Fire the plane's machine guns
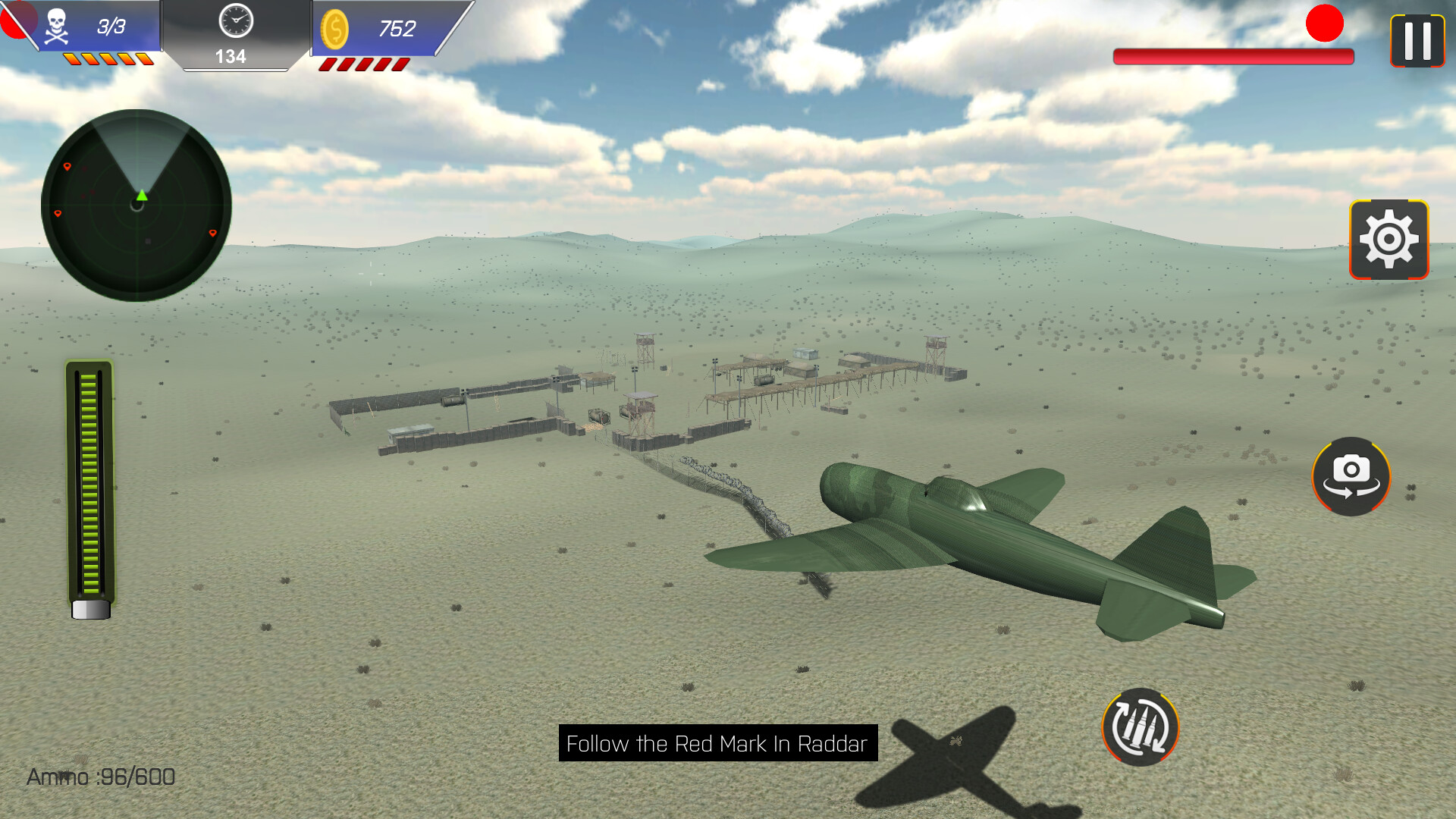Image resolution: width=1456 pixels, height=819 pixels. (1141, 726)
